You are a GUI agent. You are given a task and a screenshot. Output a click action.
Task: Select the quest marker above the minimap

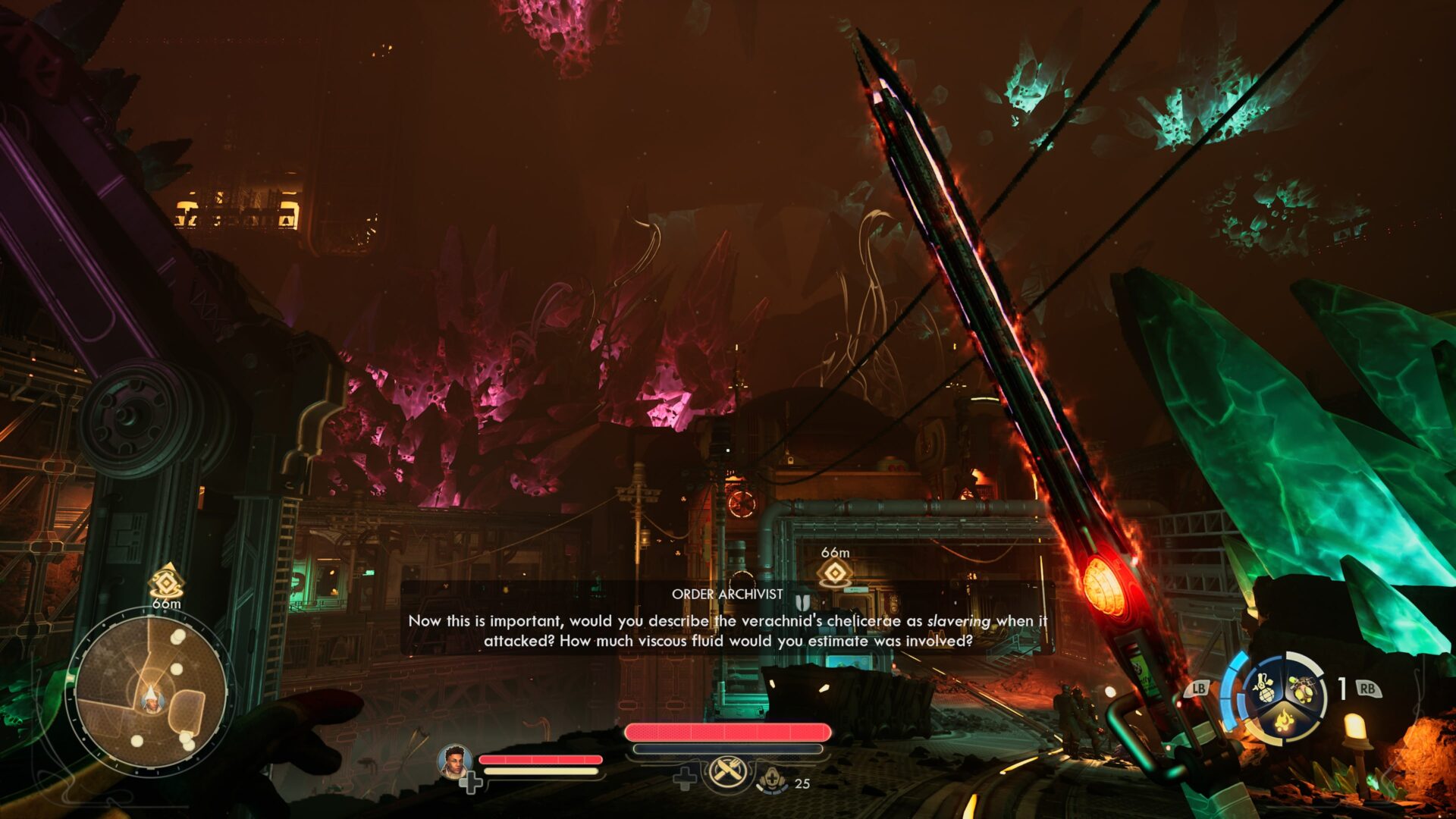coord(166,581)
